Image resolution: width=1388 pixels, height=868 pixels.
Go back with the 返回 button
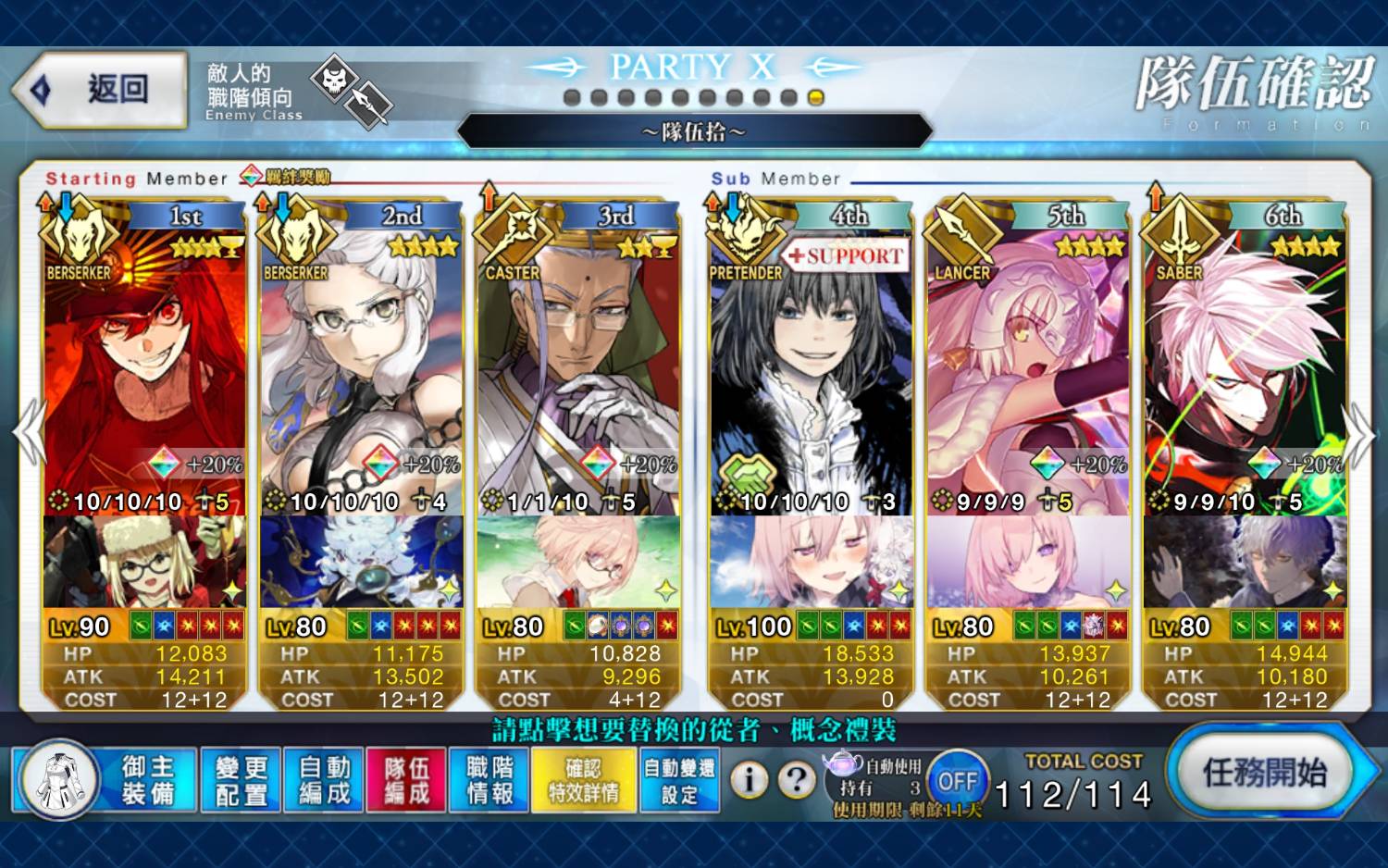100,90
